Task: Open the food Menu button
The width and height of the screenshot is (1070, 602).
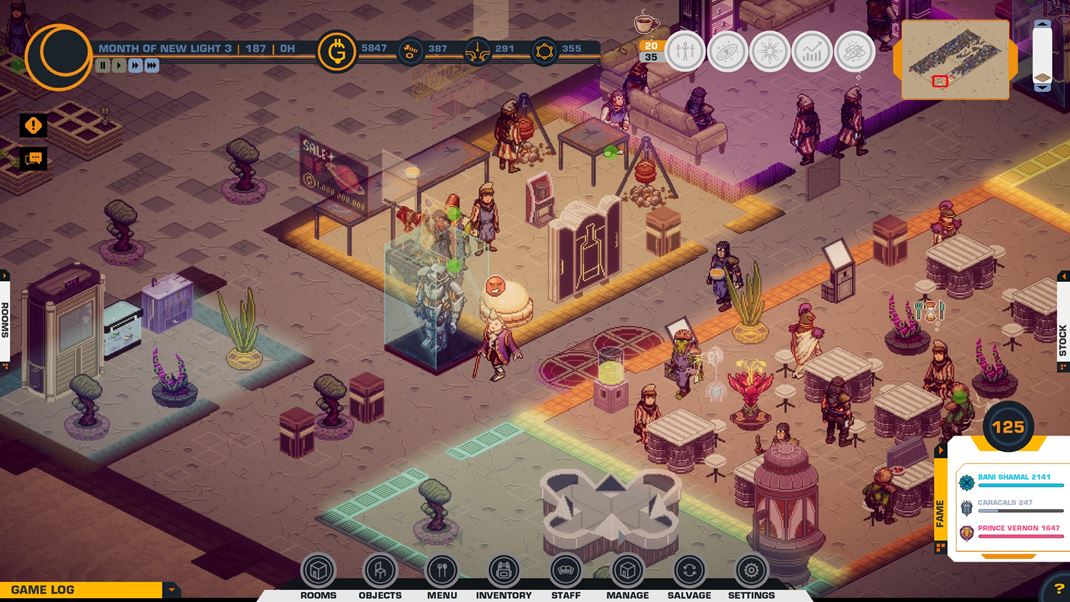Action: 442,572
